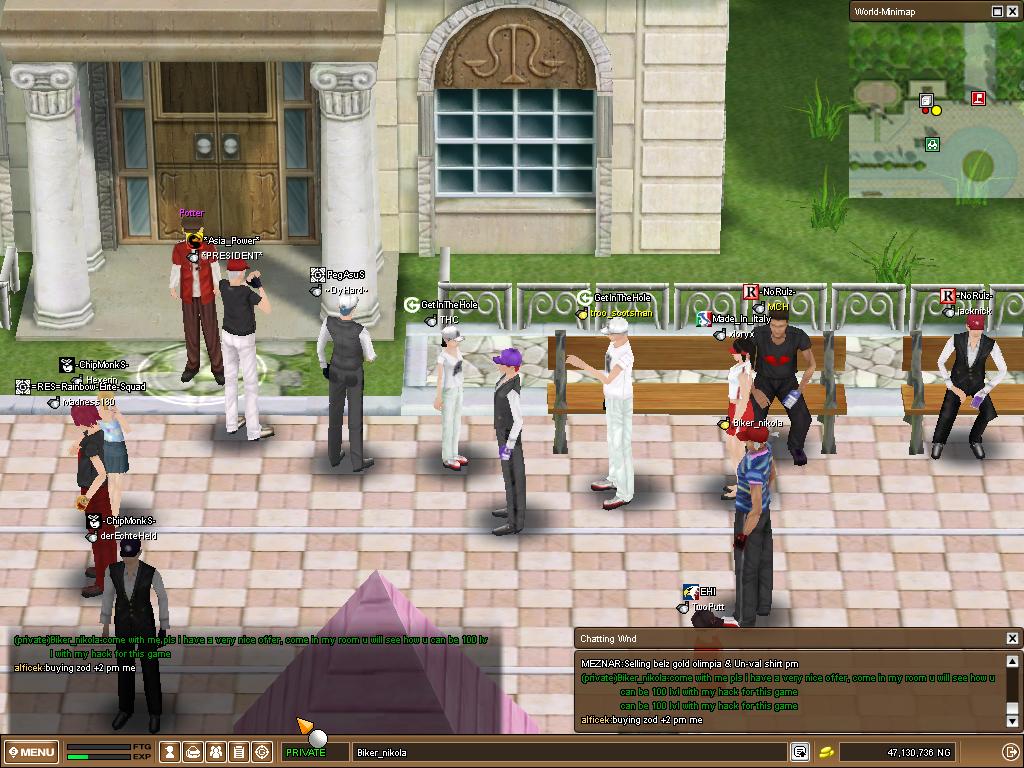Click the round G guild icon
This screenshot has height=768, width=1024.
pyautogui.click(x=262, y=752)
